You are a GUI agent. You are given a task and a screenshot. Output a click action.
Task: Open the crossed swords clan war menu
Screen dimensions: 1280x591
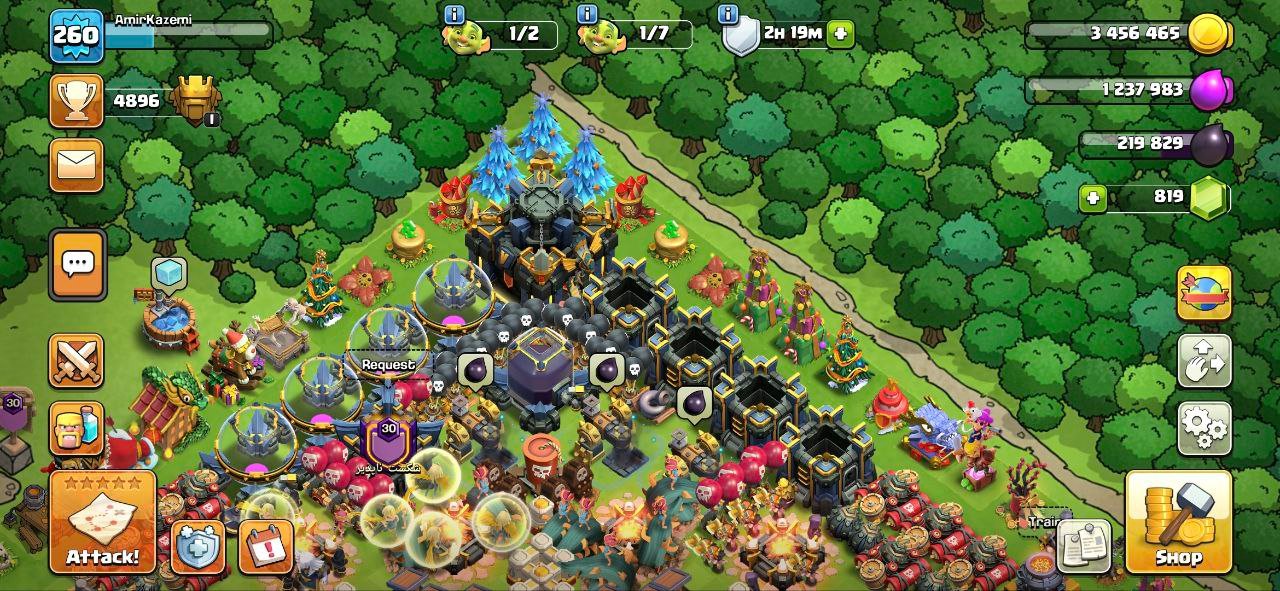[x=77, y=361]
